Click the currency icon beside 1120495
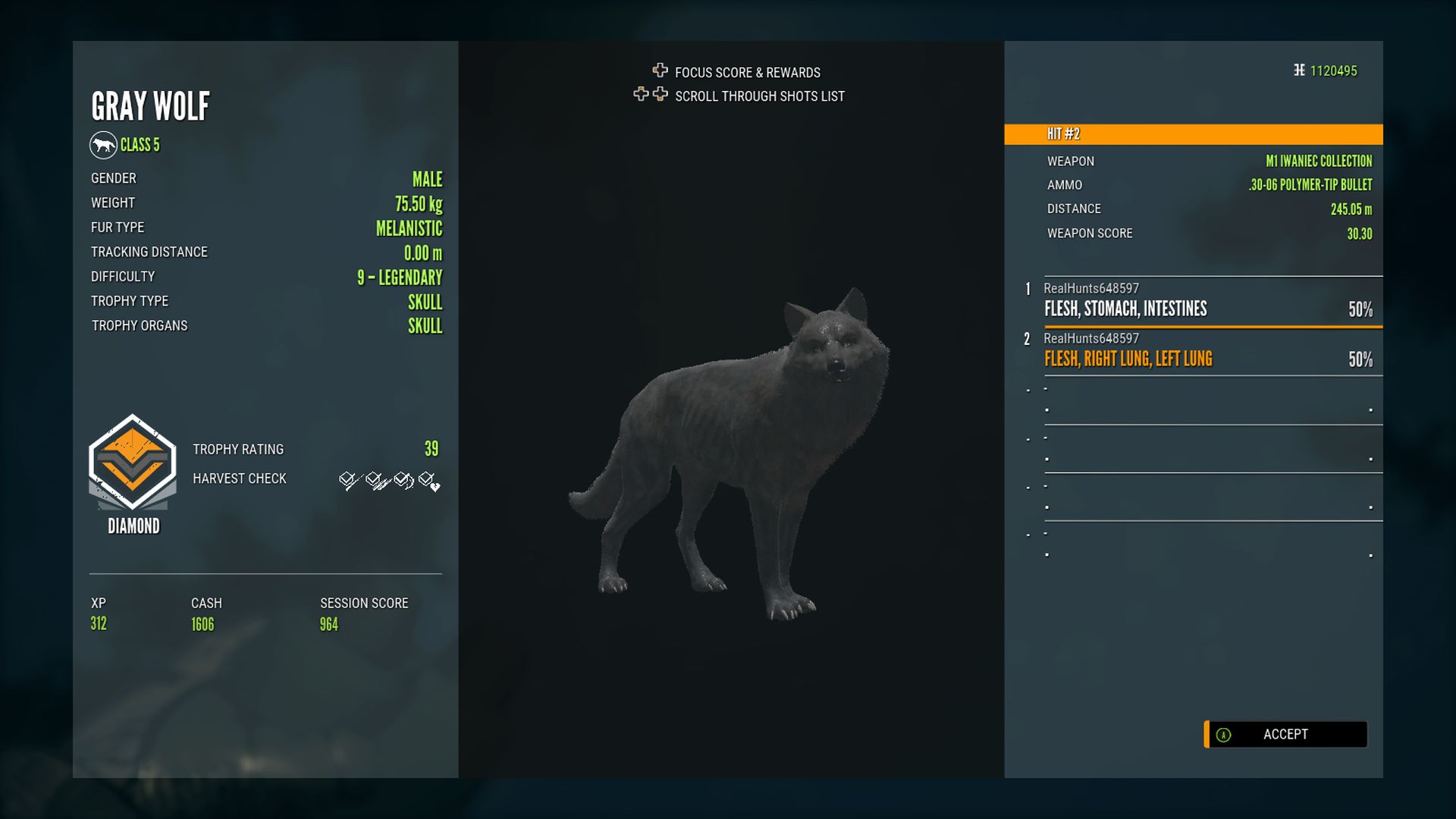Screen dimensions: 1456x819 point(1298,71)
